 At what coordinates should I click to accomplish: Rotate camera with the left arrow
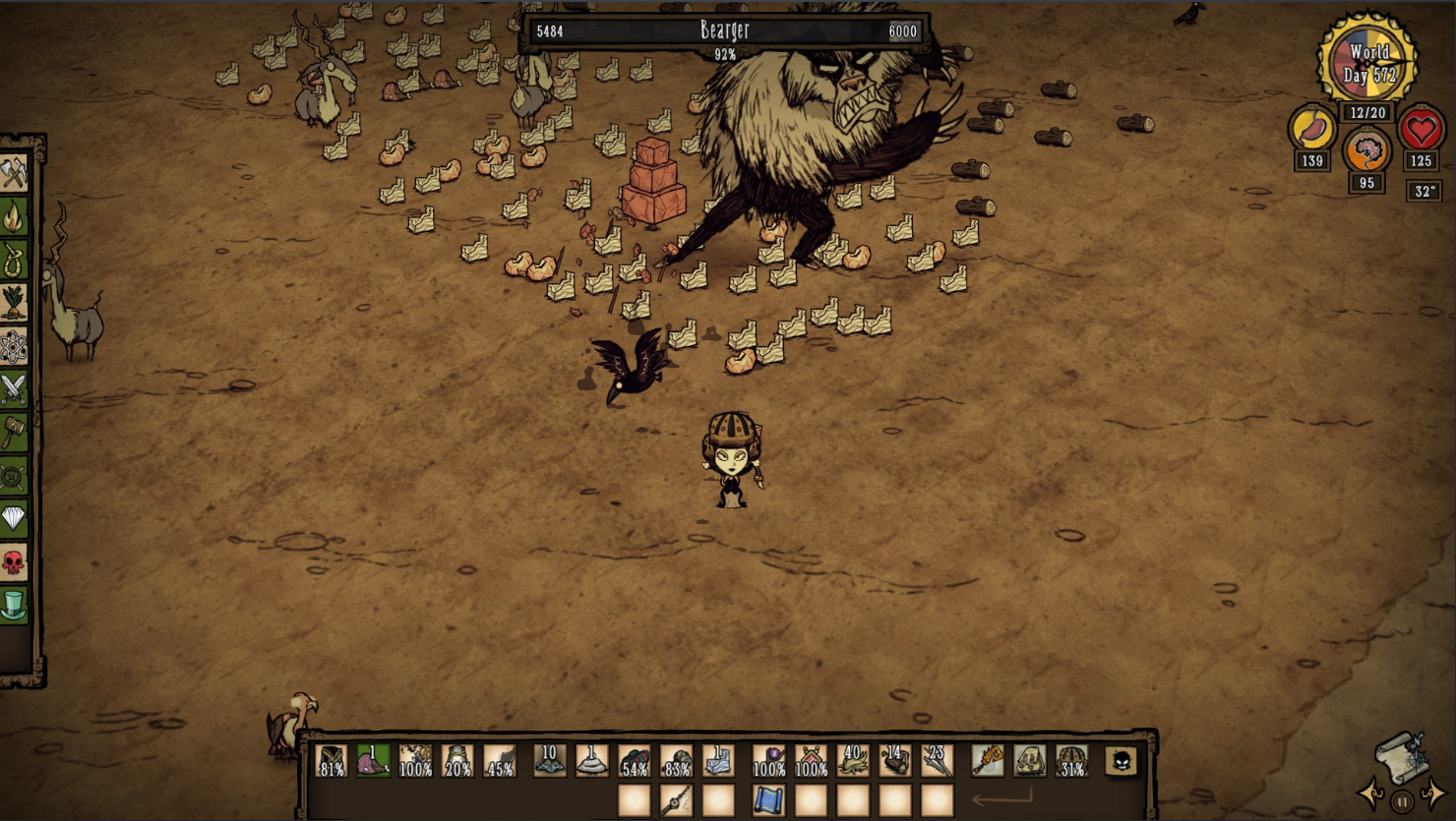coord(1370,792)
